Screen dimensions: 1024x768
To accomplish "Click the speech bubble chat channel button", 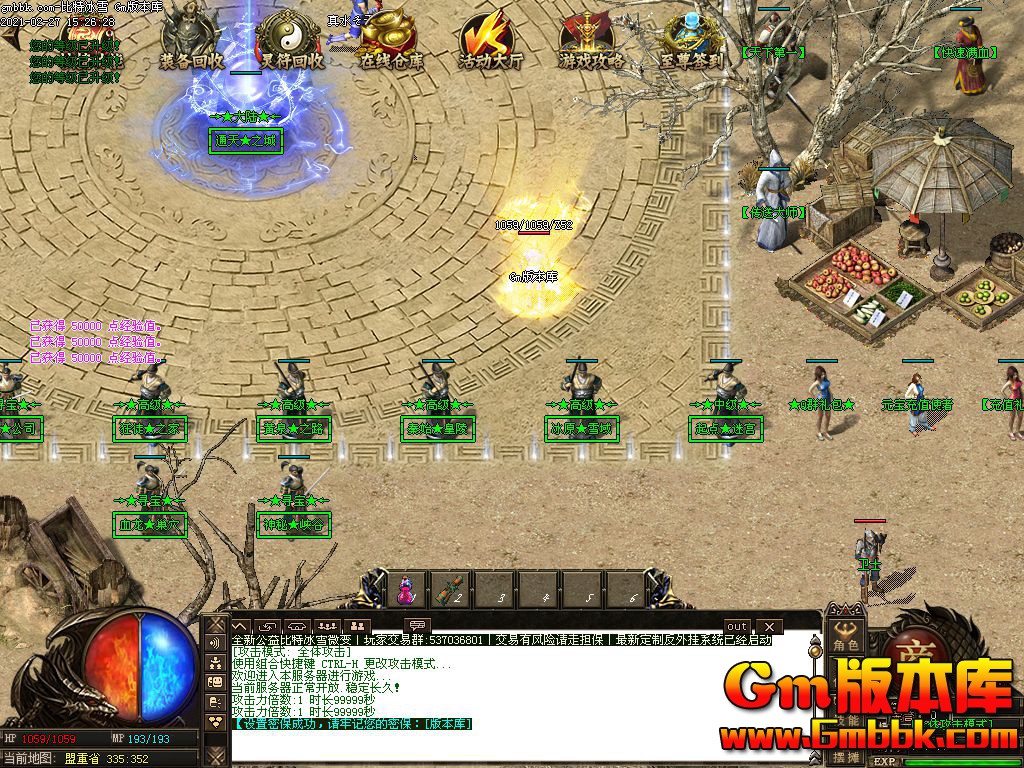I will tap(418, 626).
